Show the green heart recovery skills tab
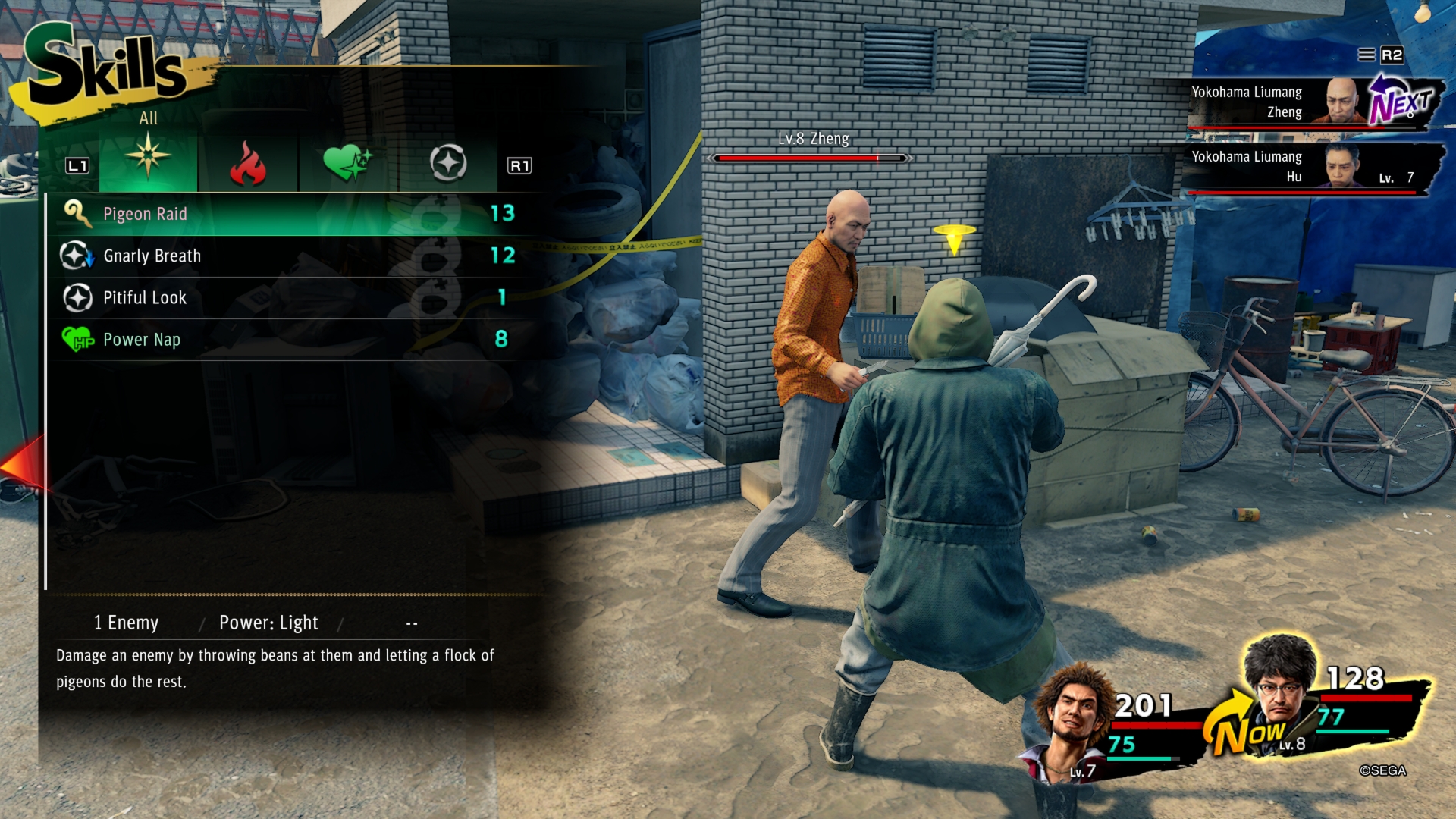This screenshot has width=1456, height=819. pyautogui.click(x=348, y=162)
